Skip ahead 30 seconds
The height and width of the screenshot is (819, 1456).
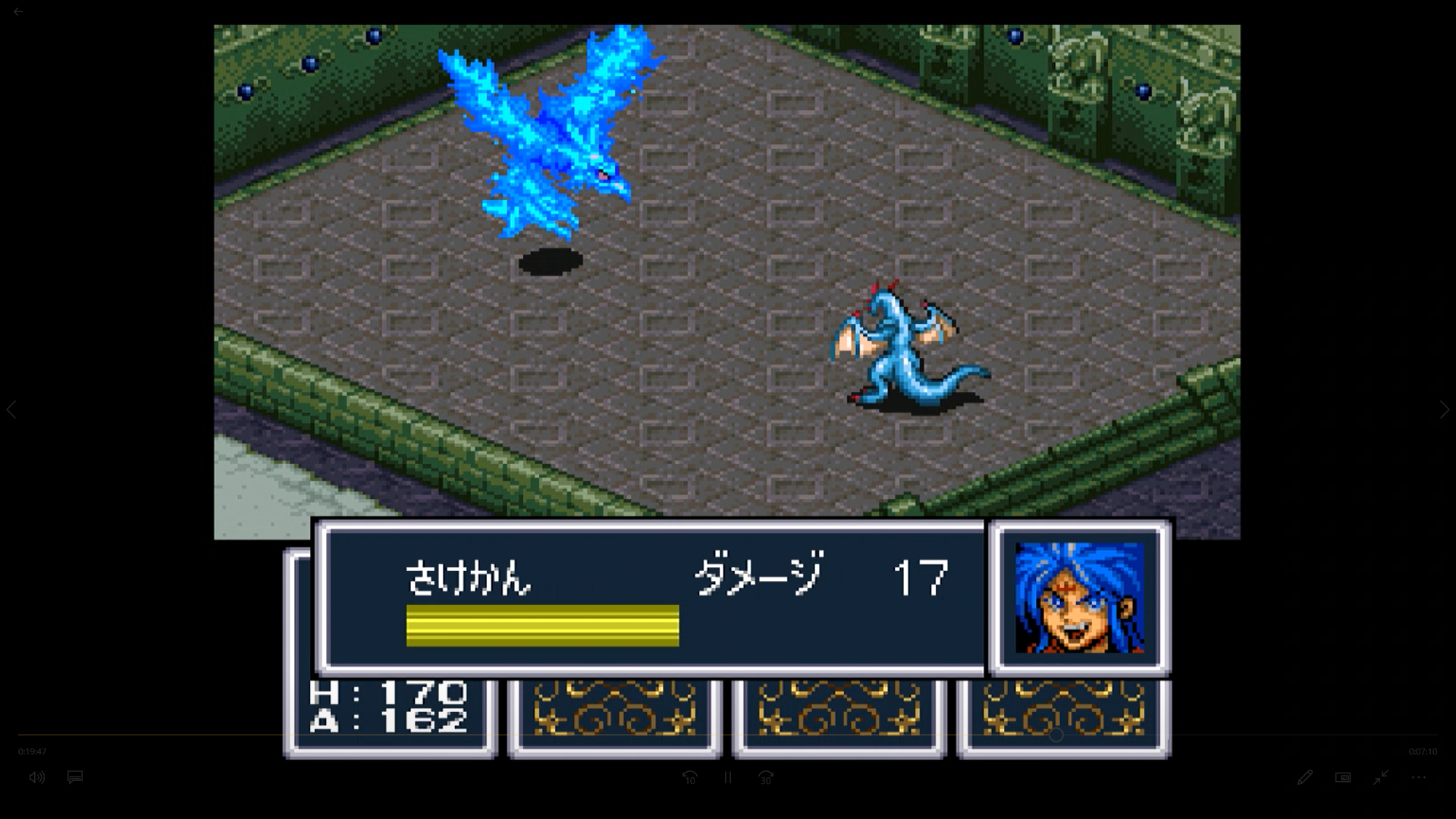[x=765, y=777]
